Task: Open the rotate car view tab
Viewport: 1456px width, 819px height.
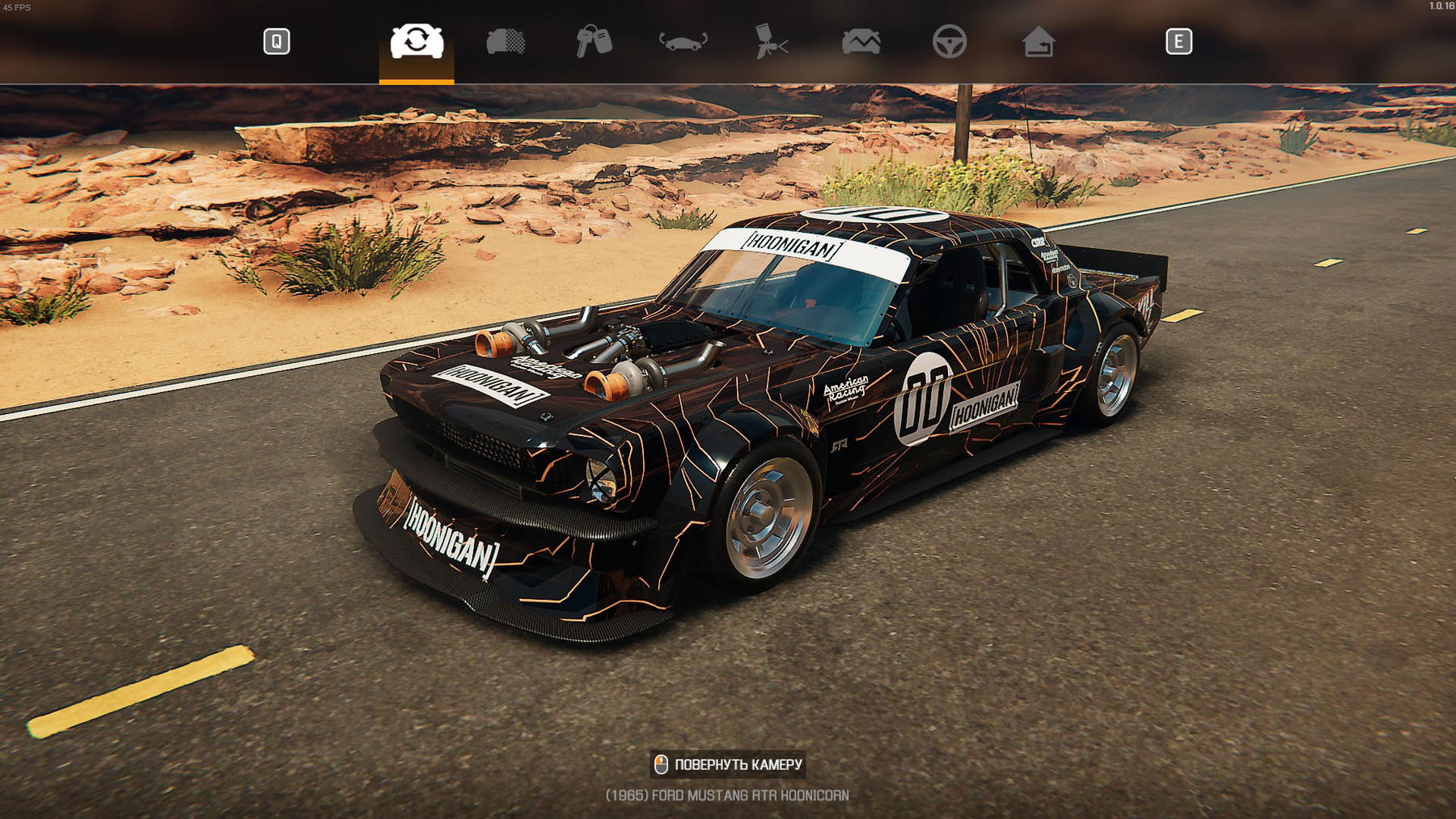Action: pos(683,41)
